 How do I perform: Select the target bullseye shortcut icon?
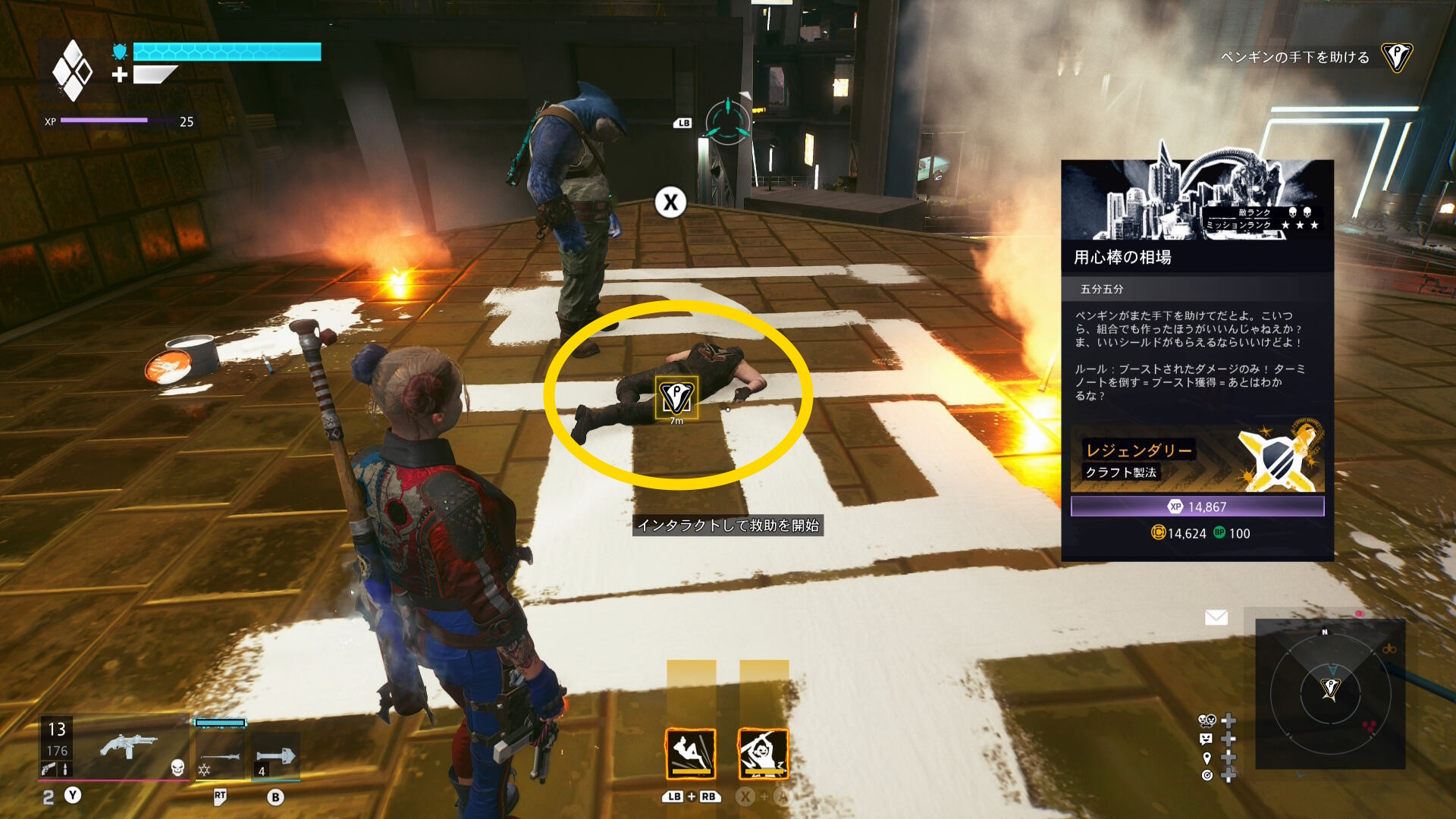pos(1207,775)
